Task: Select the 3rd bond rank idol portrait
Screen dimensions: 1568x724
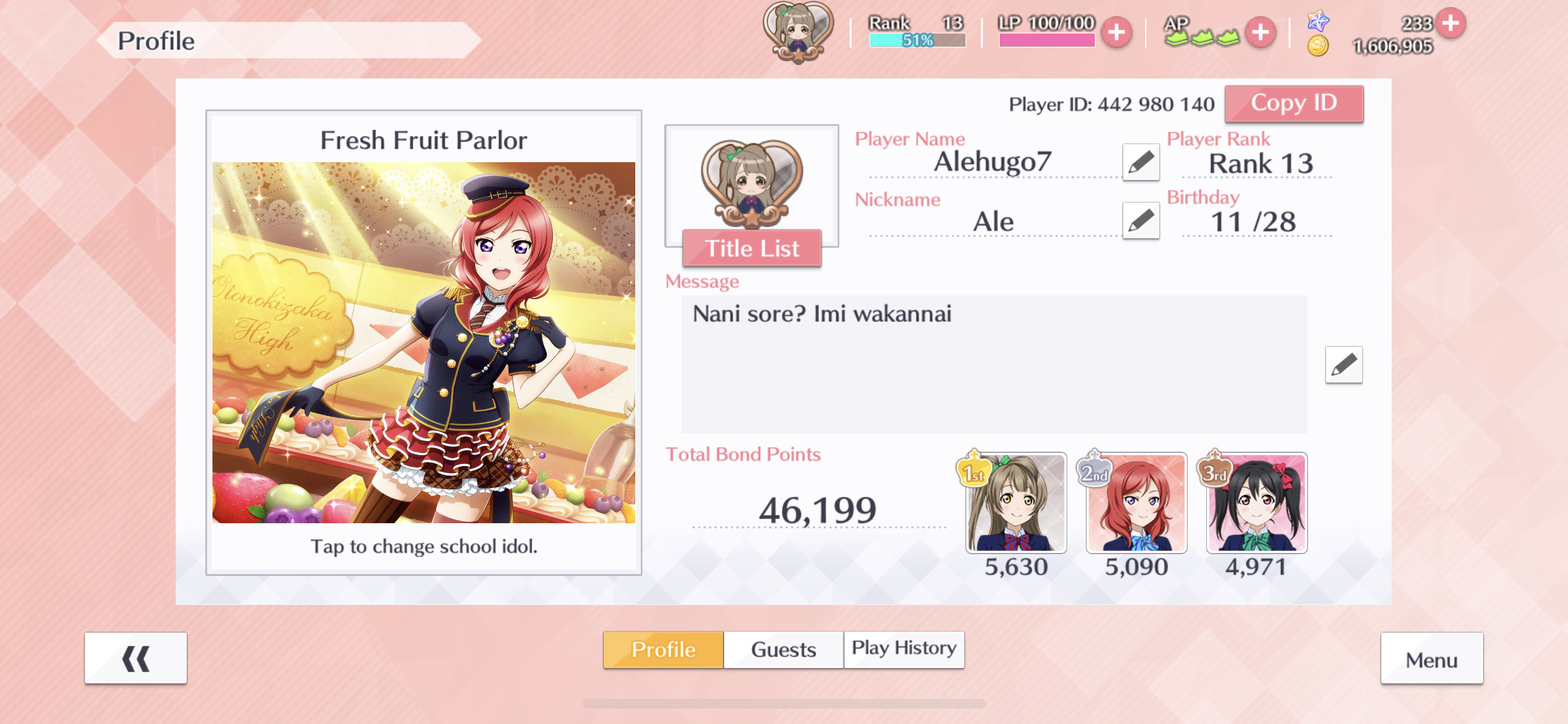Action: [x=1256, y=503]
